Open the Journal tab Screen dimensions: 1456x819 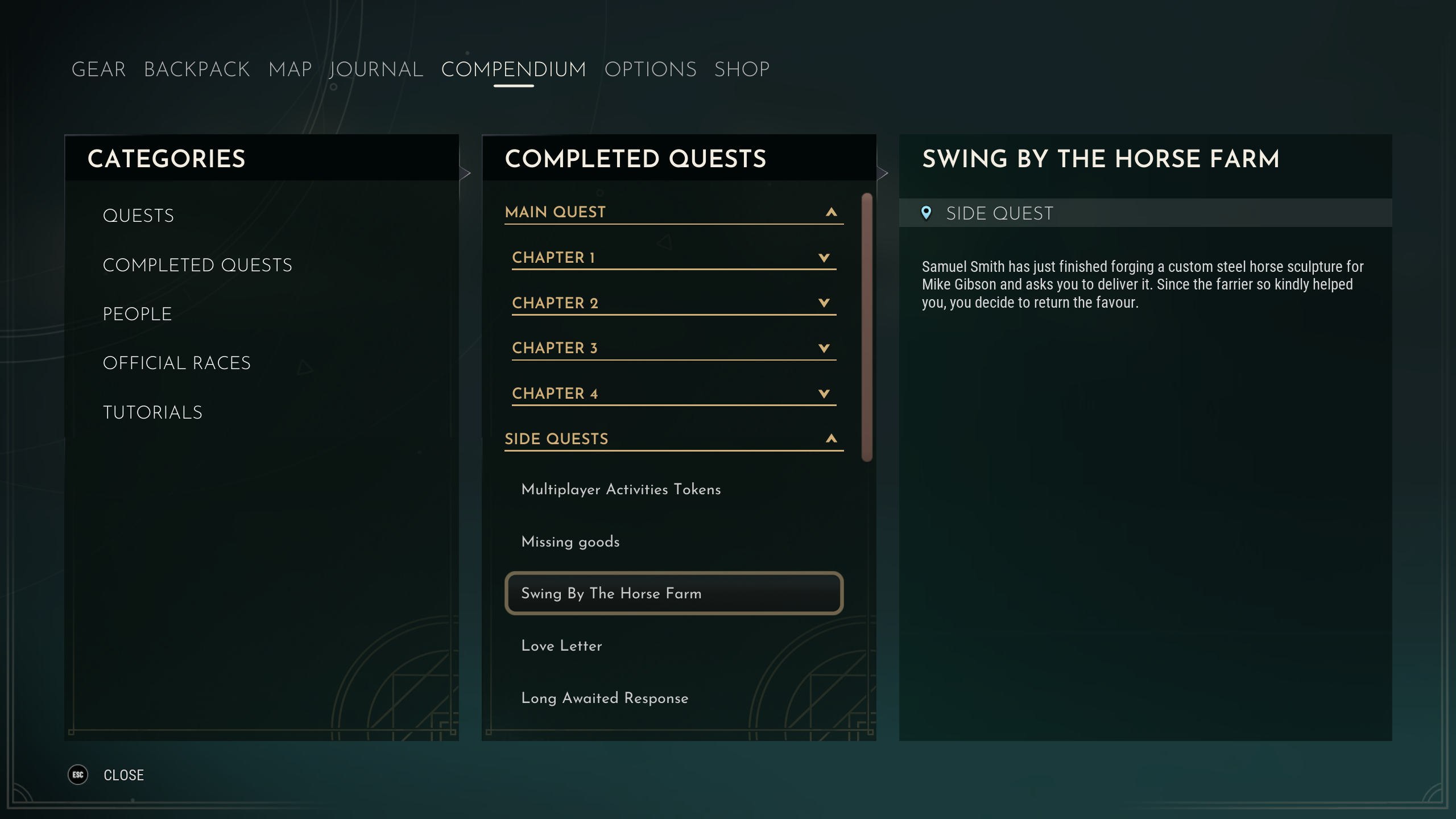[x=377, y=69]
